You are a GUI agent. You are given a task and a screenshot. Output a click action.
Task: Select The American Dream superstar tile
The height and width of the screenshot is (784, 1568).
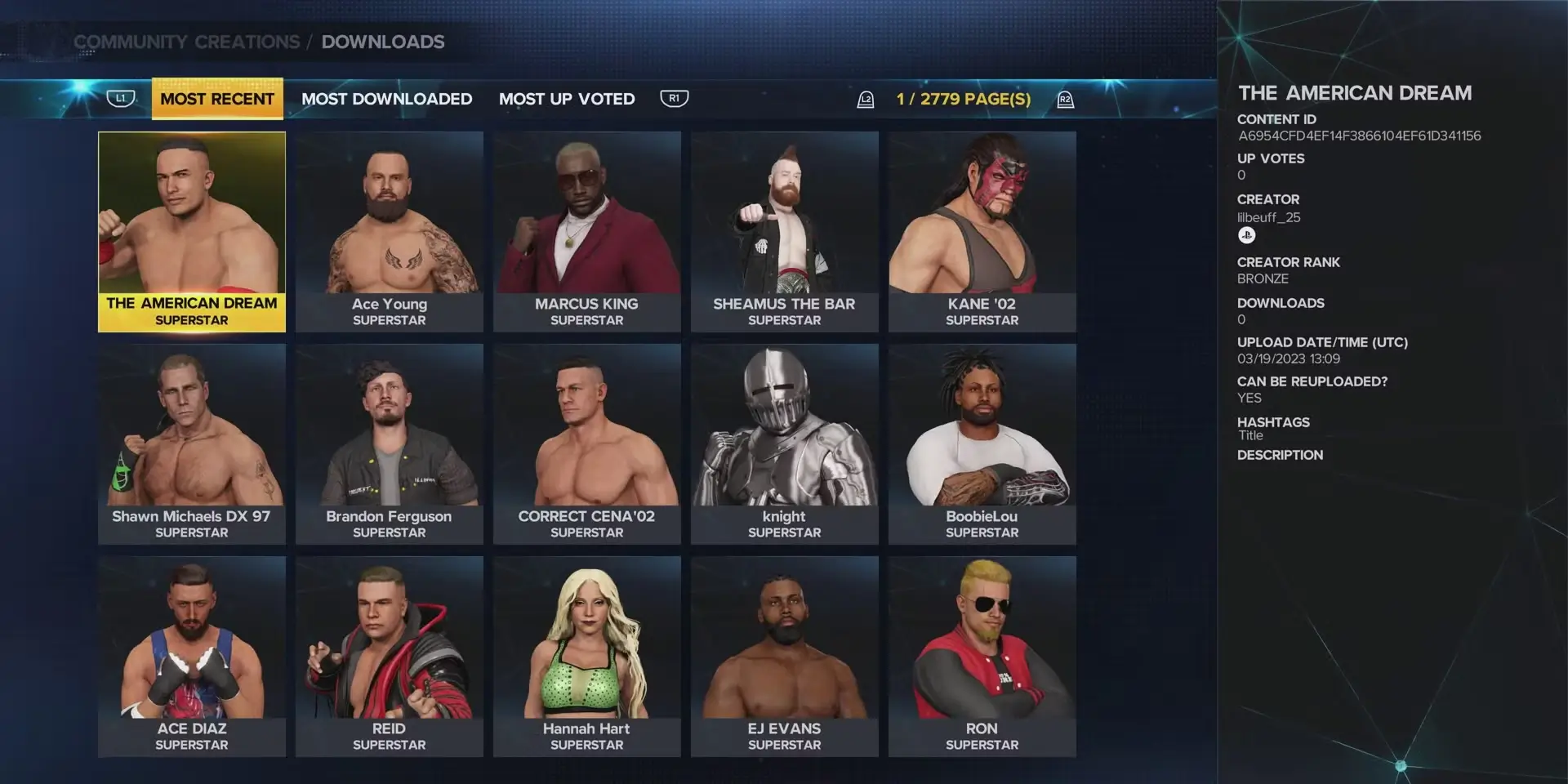(192, 232)
